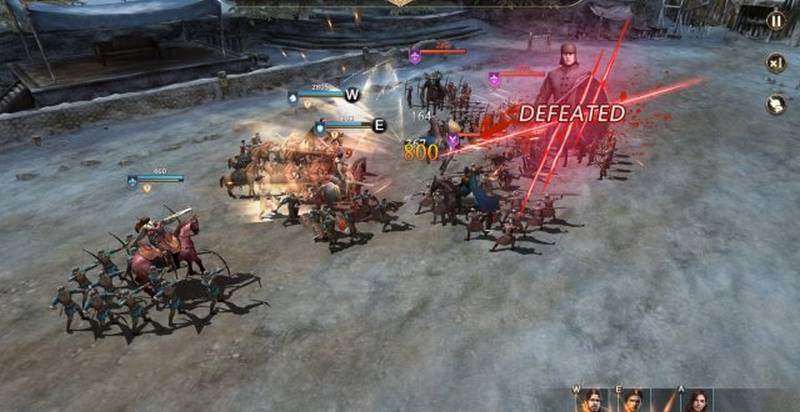Select the W hero portrait
800x412 pixels.
[x=590, y=401]
